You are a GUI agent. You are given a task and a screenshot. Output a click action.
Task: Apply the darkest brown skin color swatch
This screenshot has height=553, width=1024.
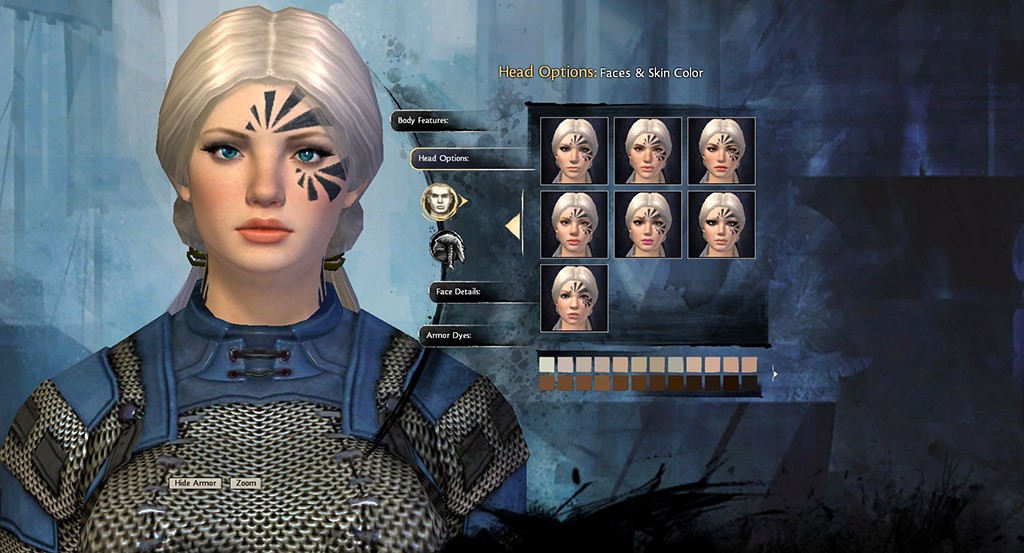pos(749,382)
